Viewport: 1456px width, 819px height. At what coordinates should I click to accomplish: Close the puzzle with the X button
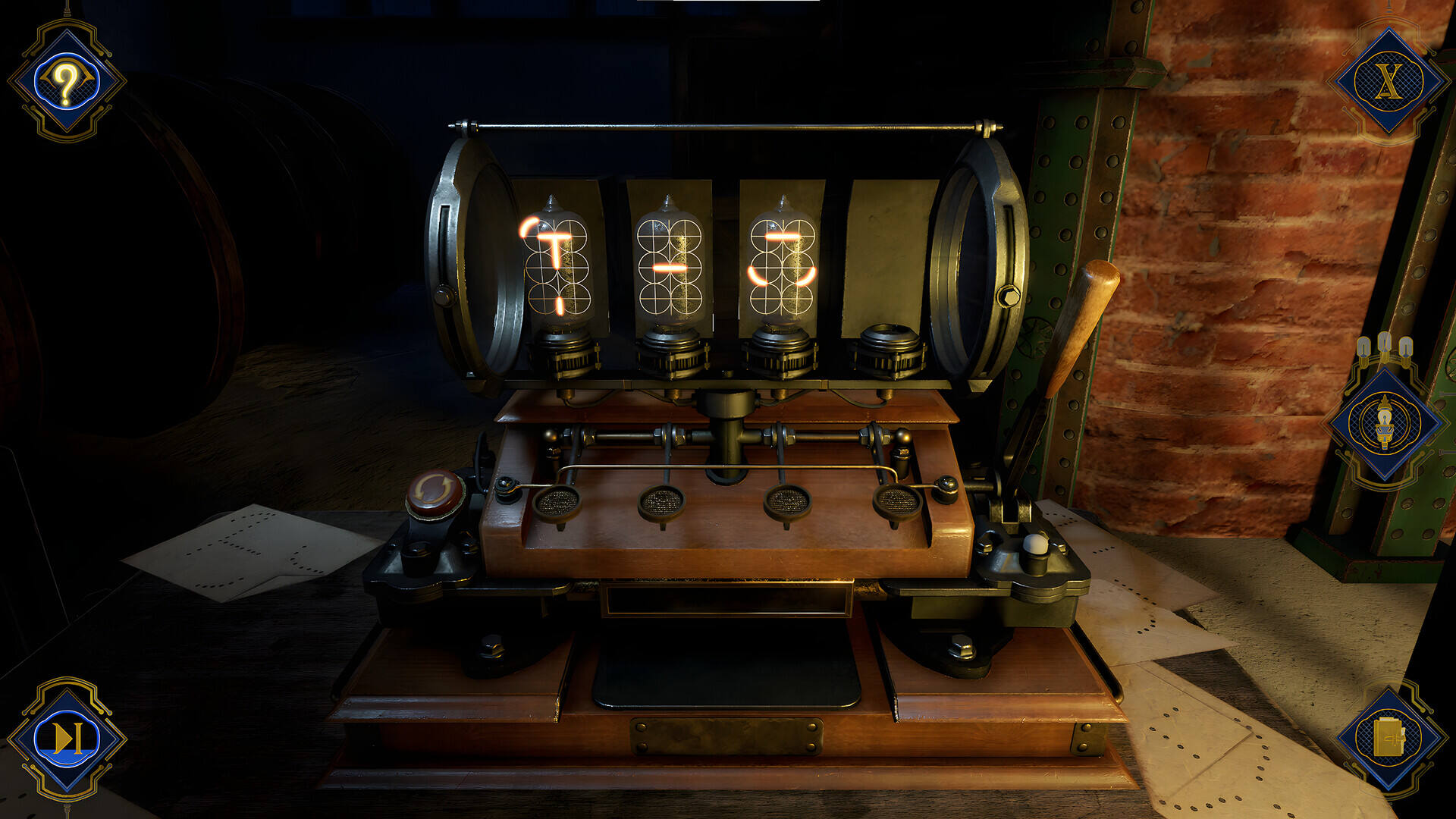pos(1389,80)
